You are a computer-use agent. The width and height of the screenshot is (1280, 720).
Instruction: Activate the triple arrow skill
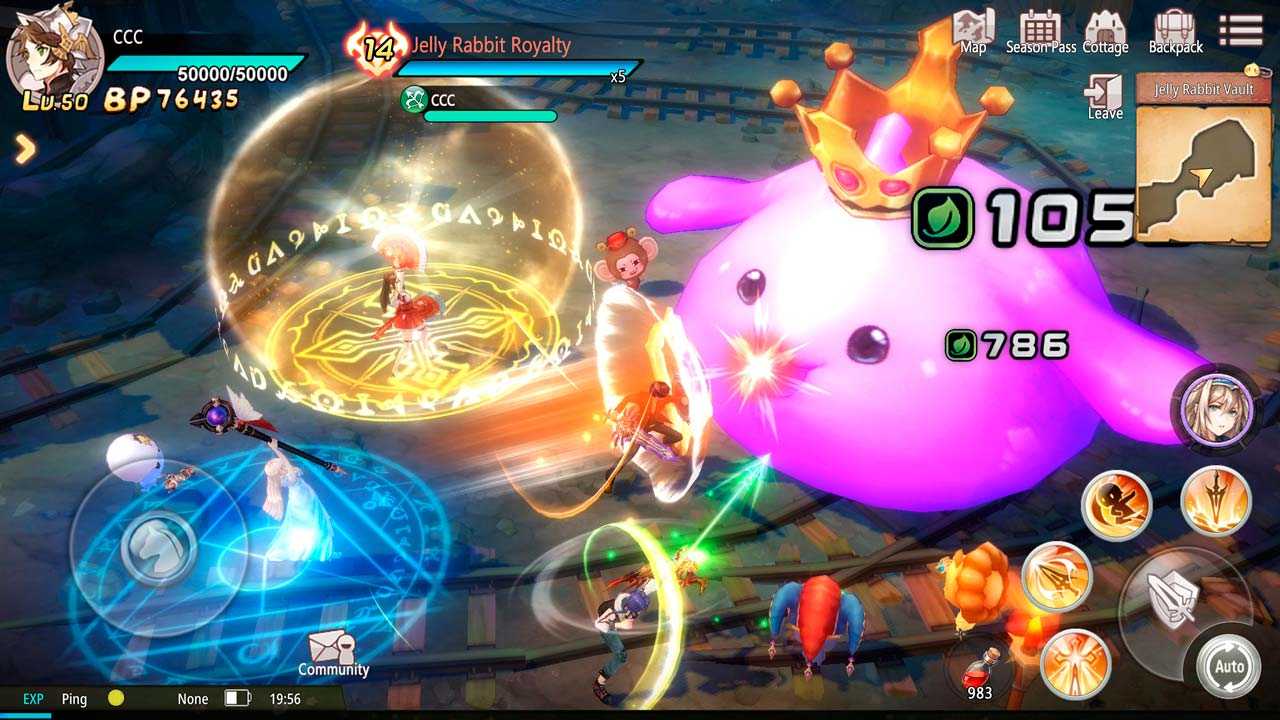coord(1056,578)
